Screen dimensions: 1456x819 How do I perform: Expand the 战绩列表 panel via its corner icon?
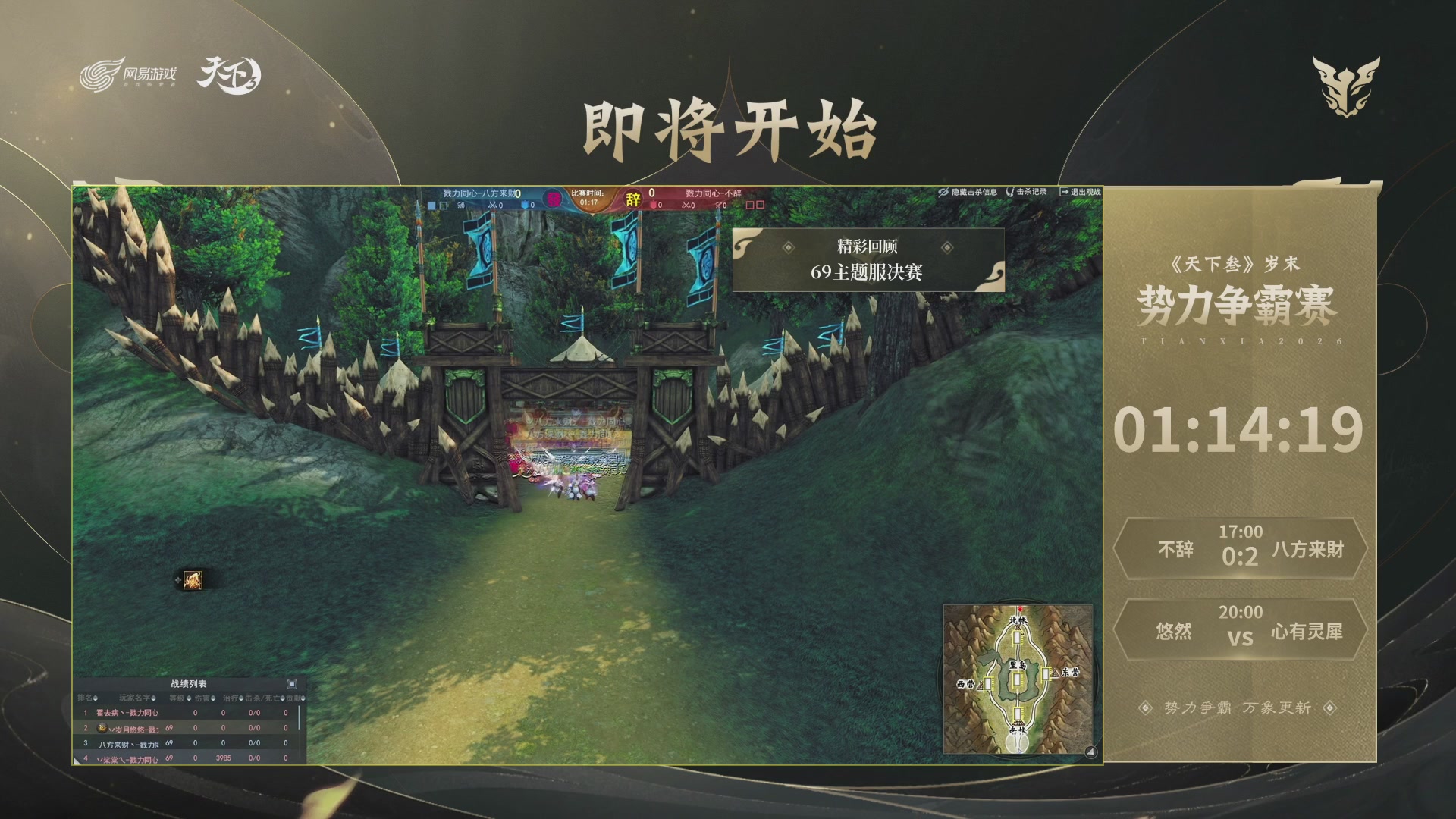click(293, 684)
